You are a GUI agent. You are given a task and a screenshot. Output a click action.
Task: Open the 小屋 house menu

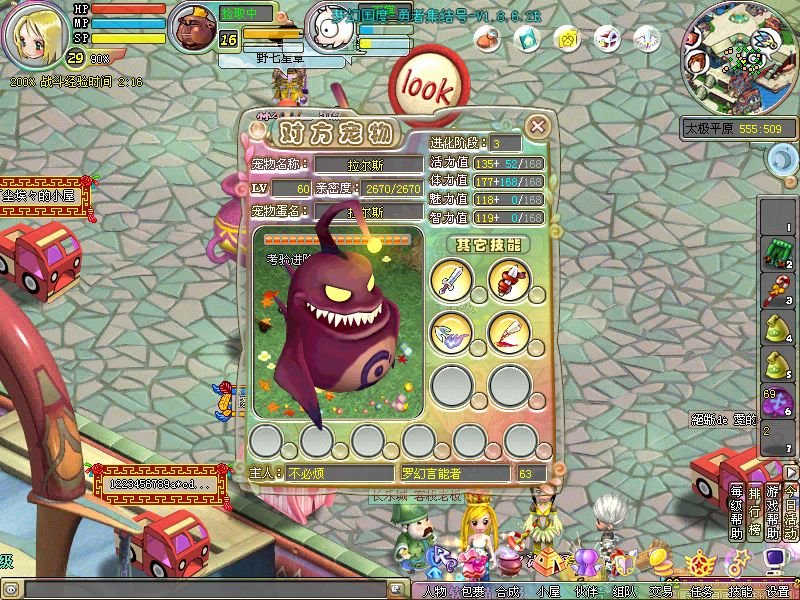click(x=549, y=591)
